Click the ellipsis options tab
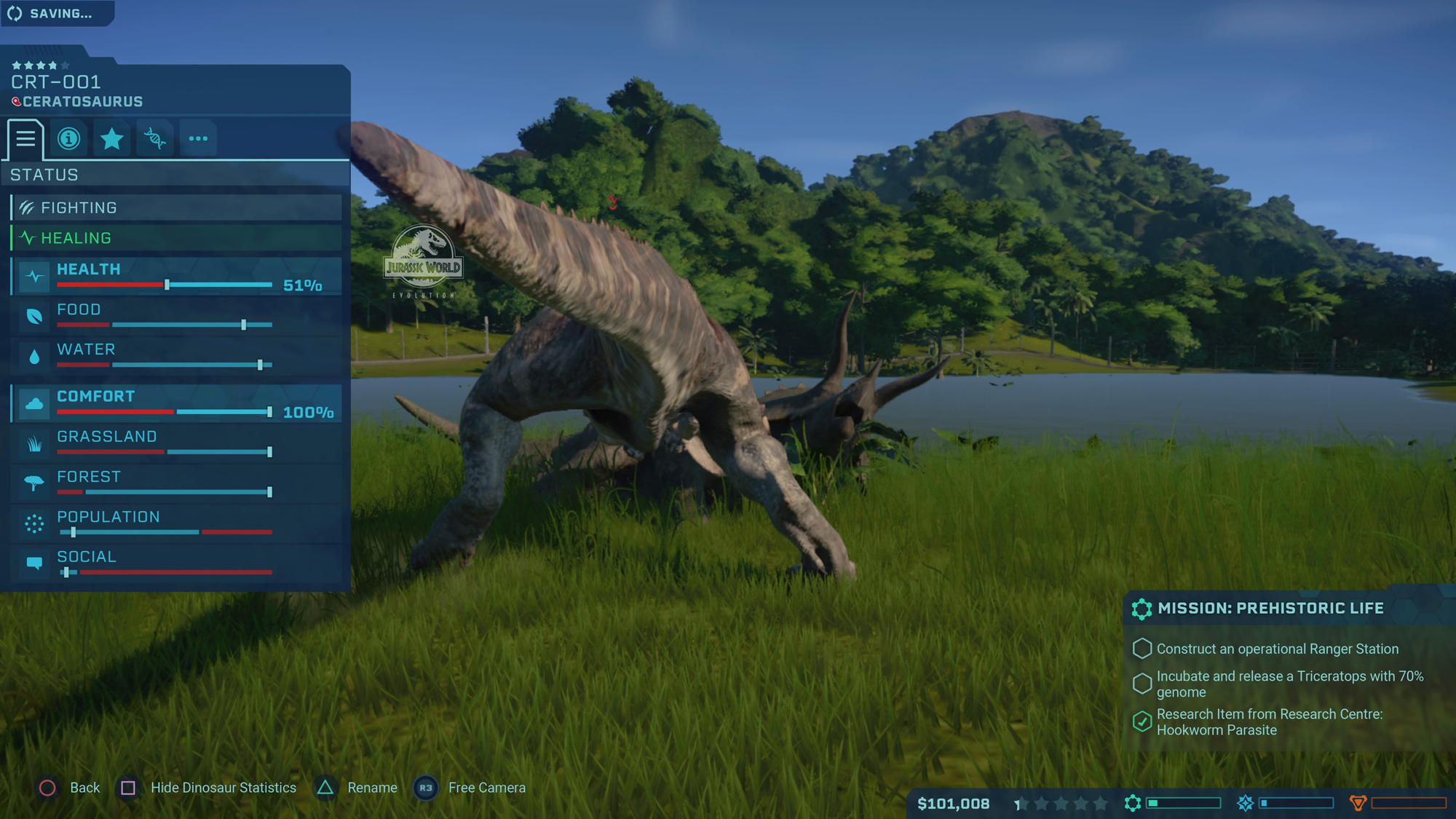Screen dimensions: 1456x819 pyautogui.click(x=198, y=138)
